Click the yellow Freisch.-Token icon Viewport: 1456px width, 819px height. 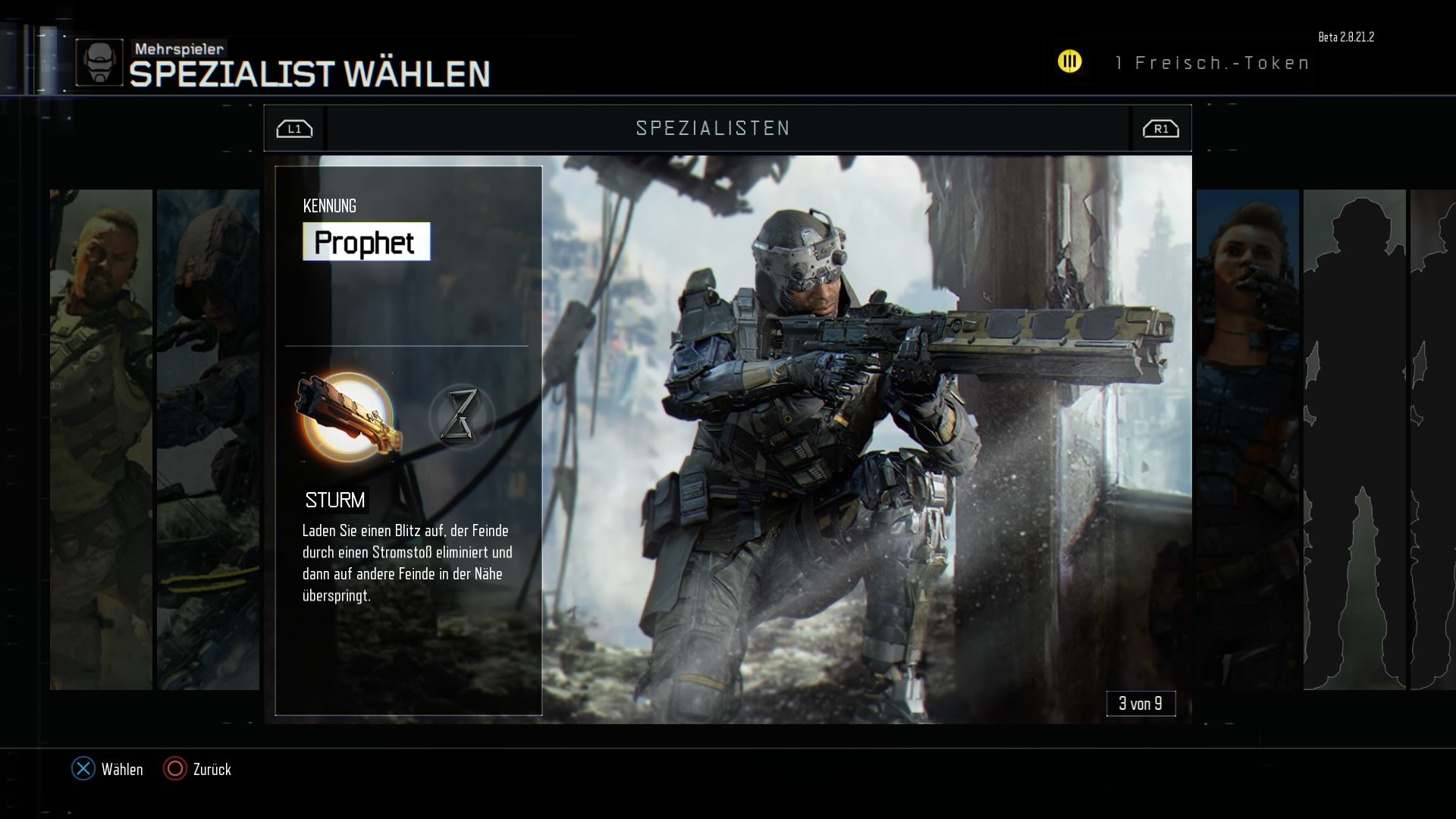(x=1070, y=61)
